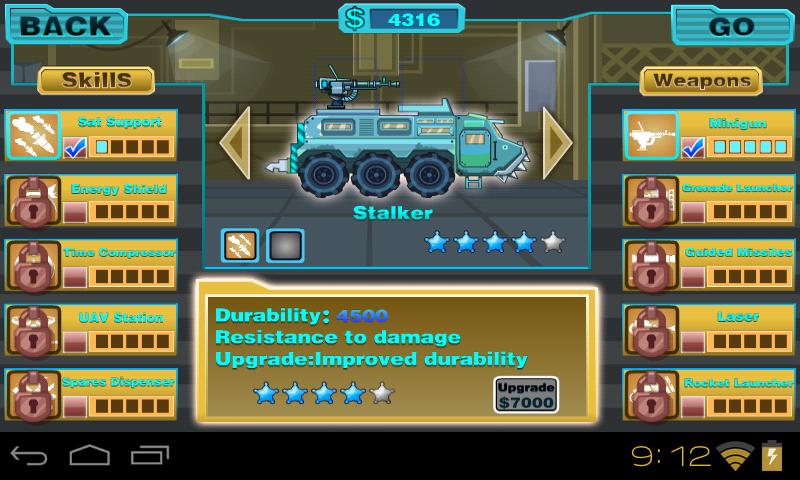Start the mission with the GO button
Viewport: 800px width, 480px height.
click(x=731, y=26)
